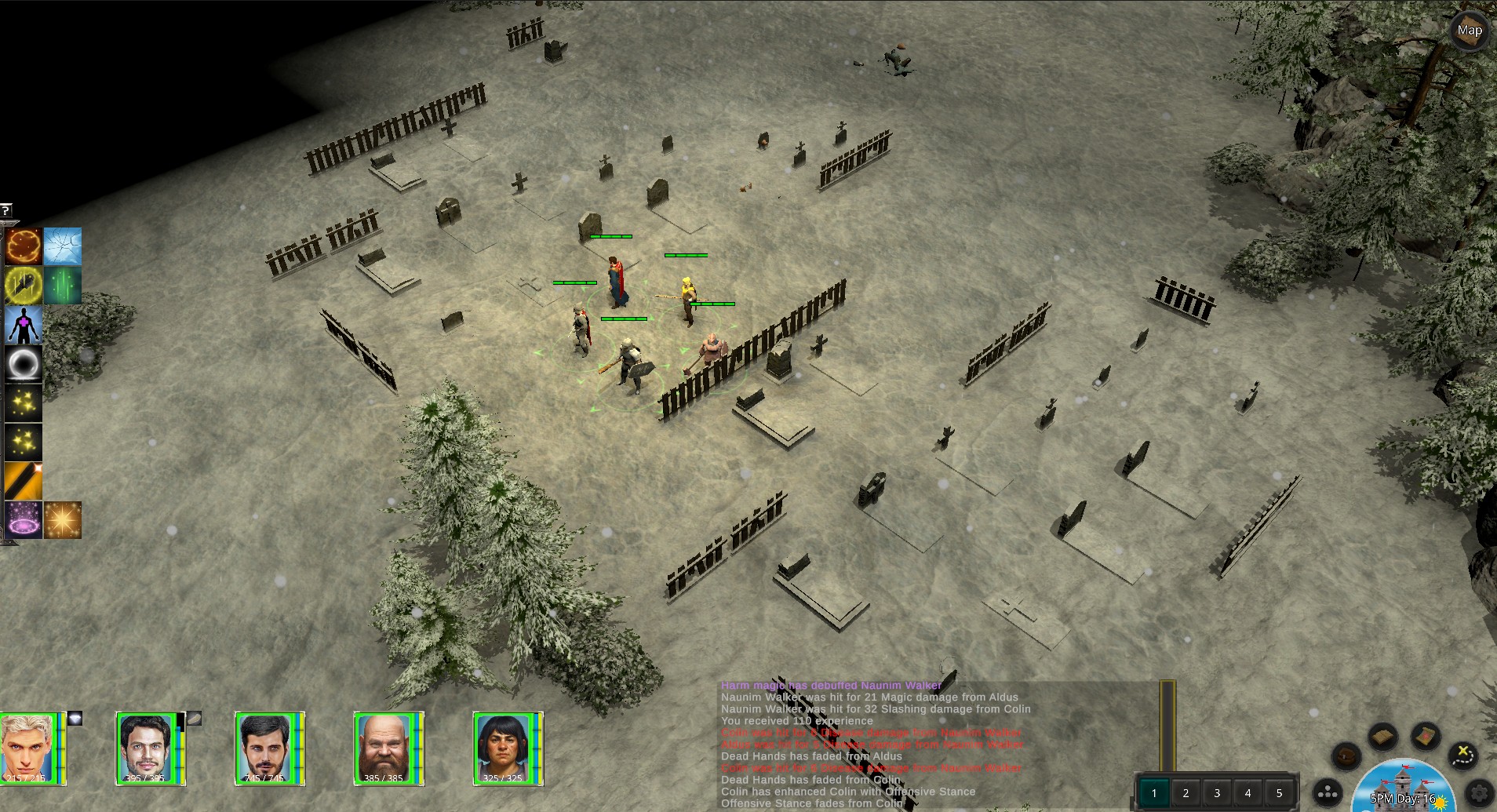Open the treasure chest inventory button

pyautogui.click(x=1346, y=757)
